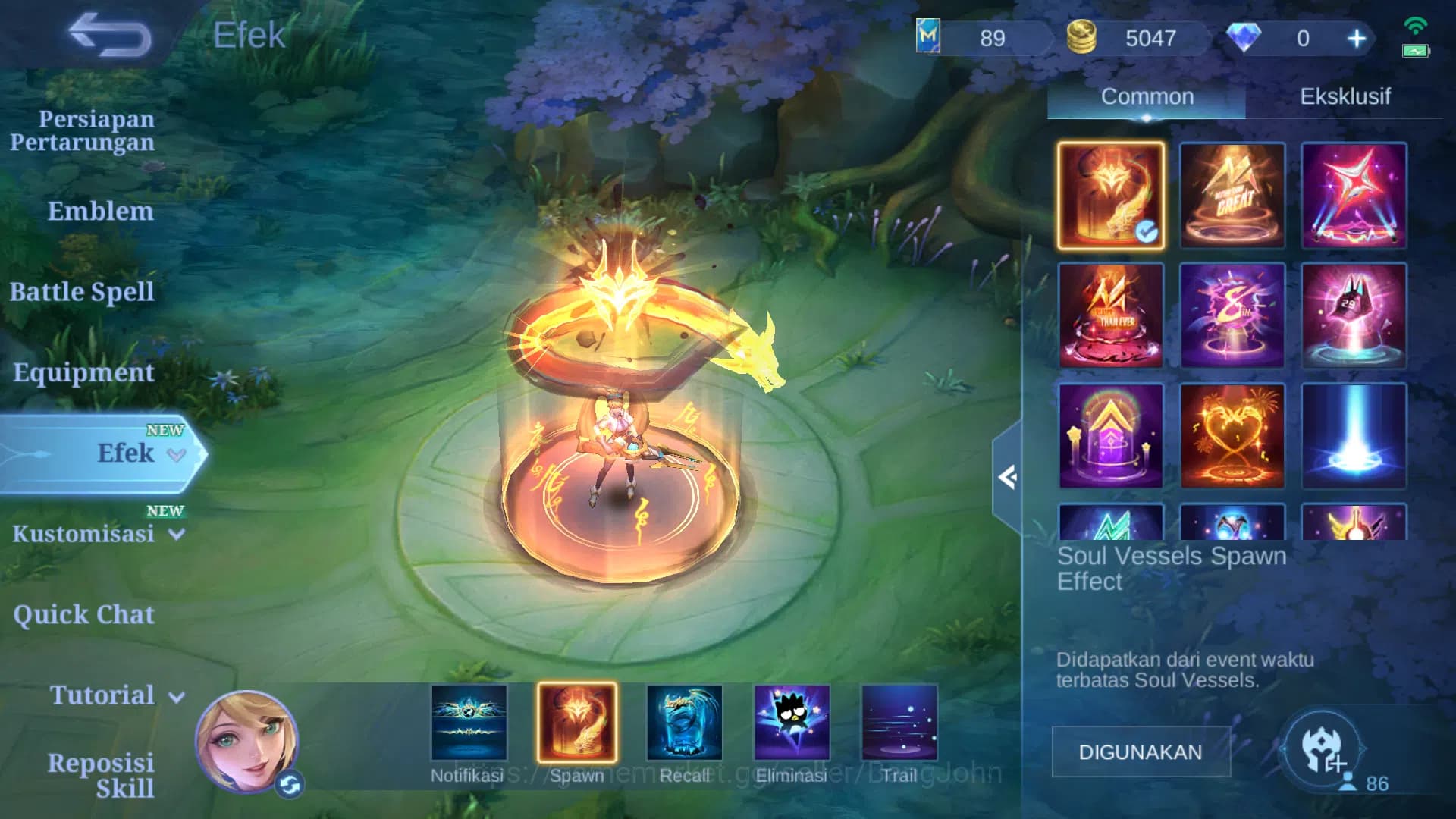This screenshot has height=819, width=1456.
Task: Open the Battle Spell settings
Action: (x=82, y=291)
